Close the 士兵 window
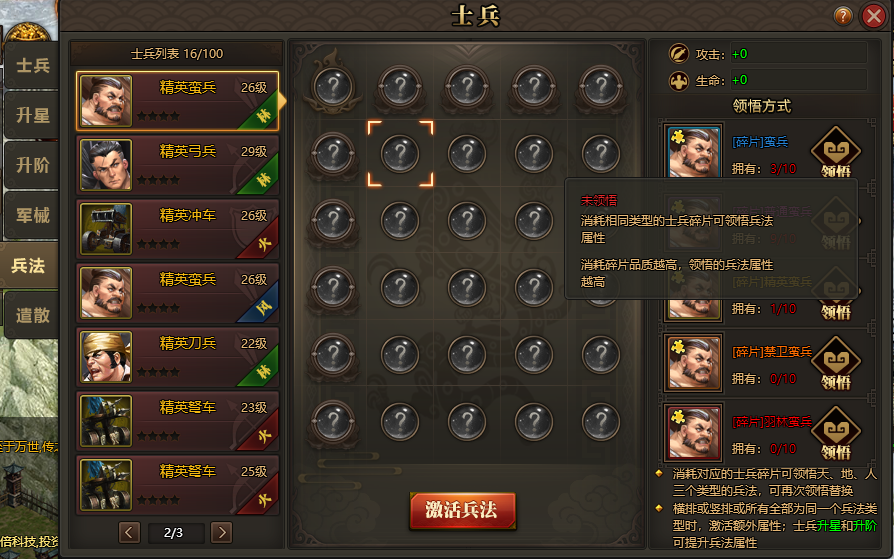The width and height of the screenshot is (894, 559). coord(872,16)
